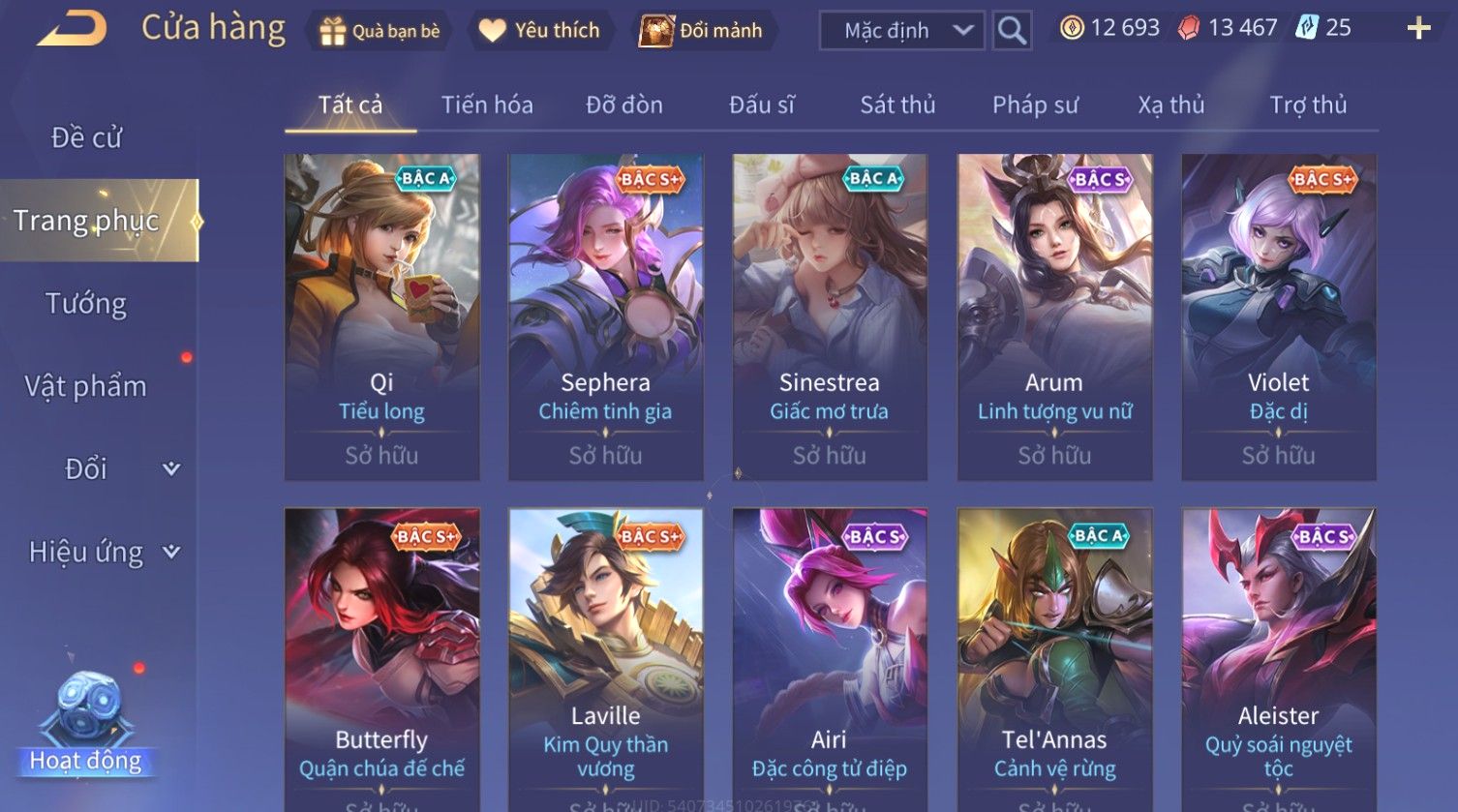
Task: Select the Sát thủ category tab
Action: 897,105
